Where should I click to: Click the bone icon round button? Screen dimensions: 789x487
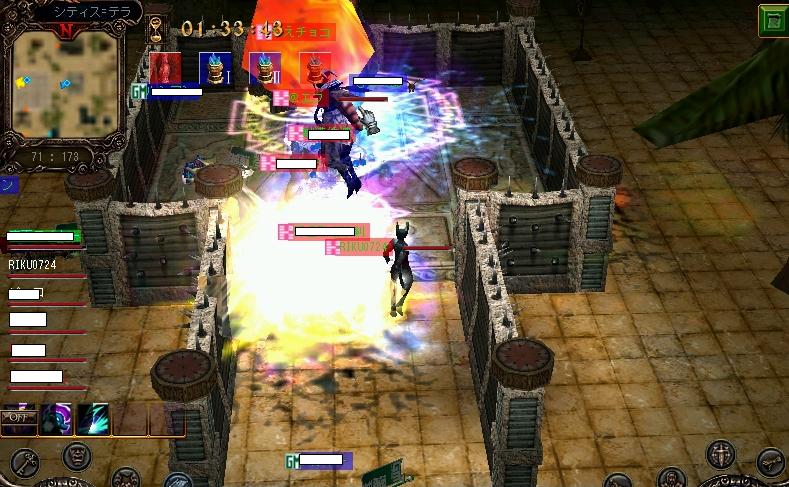tap(771, 462)
